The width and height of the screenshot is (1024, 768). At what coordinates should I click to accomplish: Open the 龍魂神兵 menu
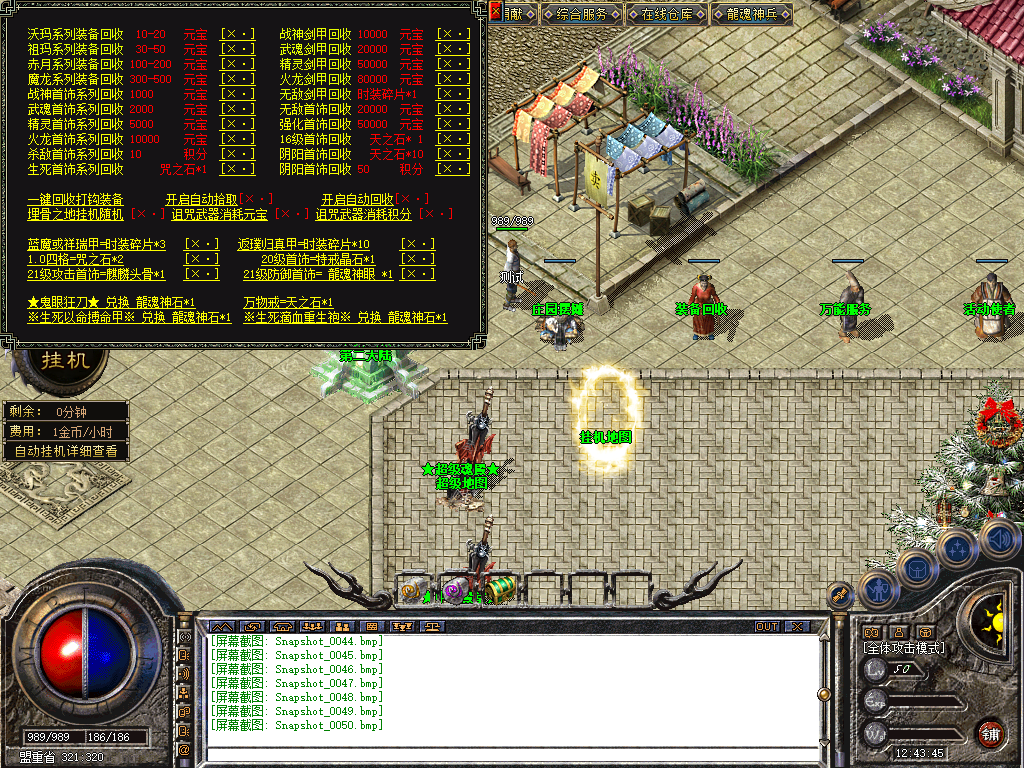pos(753,14)
